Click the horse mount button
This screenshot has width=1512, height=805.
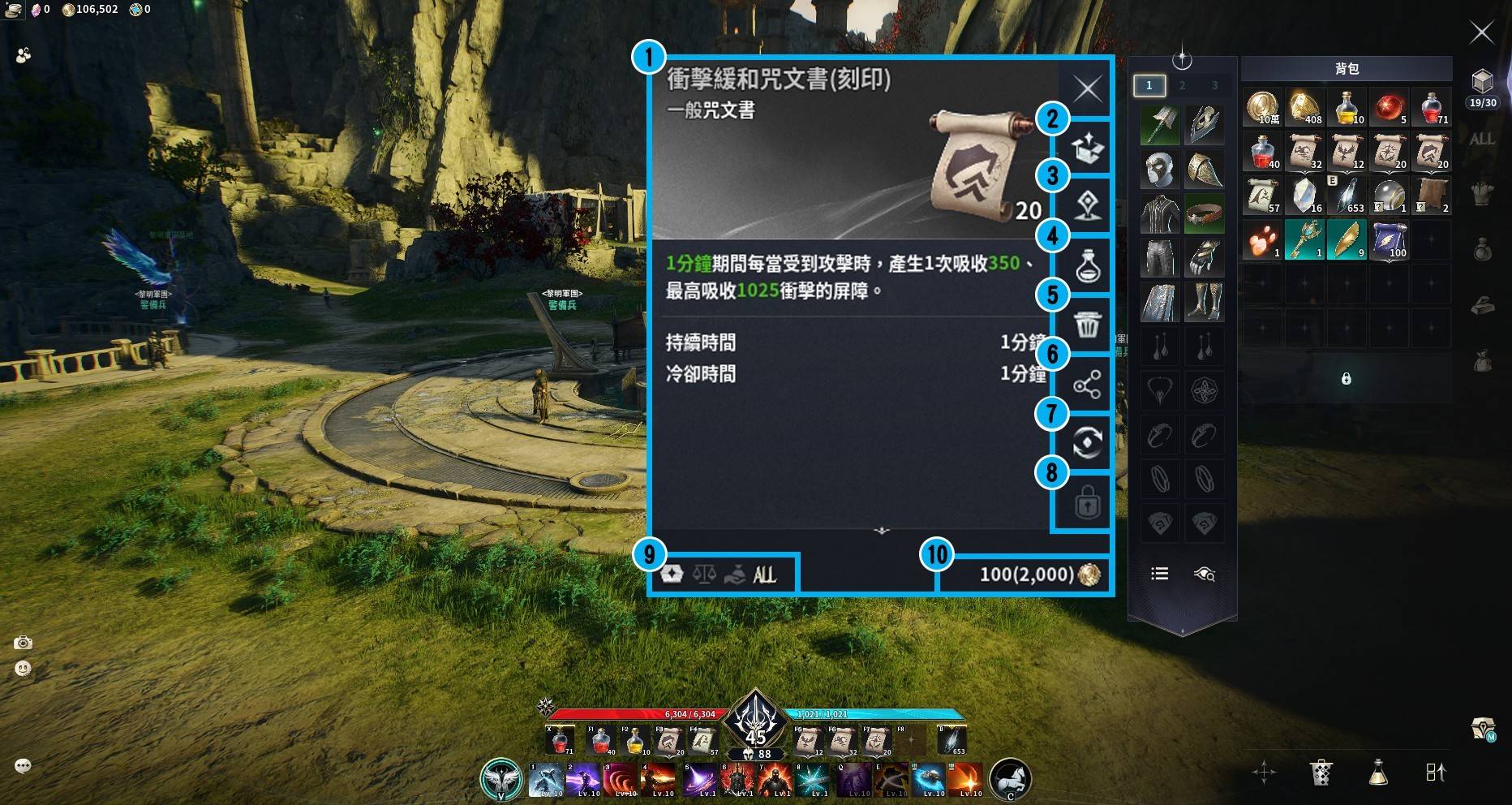pyautogui.click(x=1010, y=779)
